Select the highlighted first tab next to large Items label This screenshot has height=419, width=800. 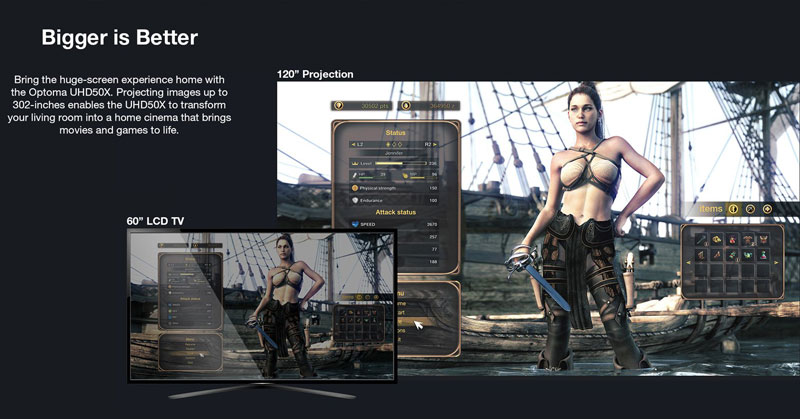tap(733, 209)
